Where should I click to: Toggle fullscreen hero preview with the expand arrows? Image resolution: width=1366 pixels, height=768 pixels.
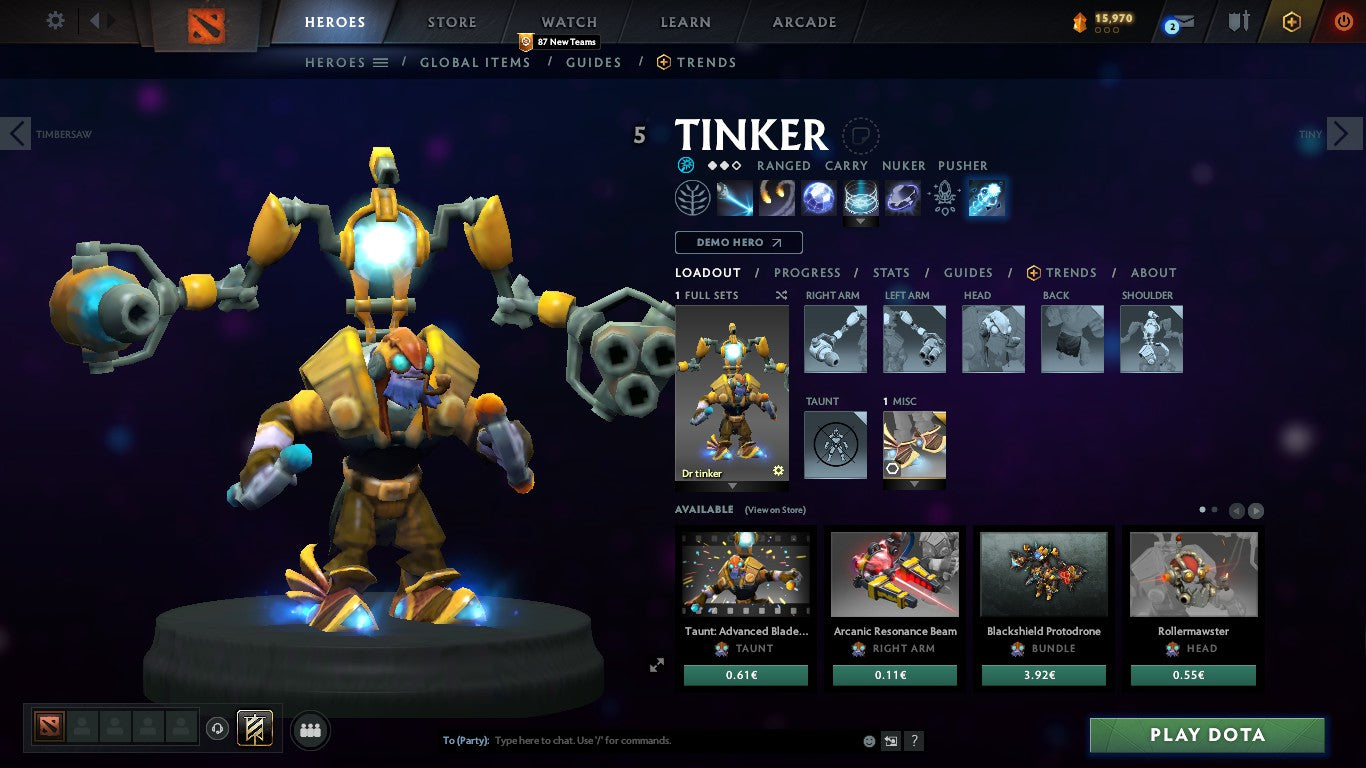[x=657, y=664]
